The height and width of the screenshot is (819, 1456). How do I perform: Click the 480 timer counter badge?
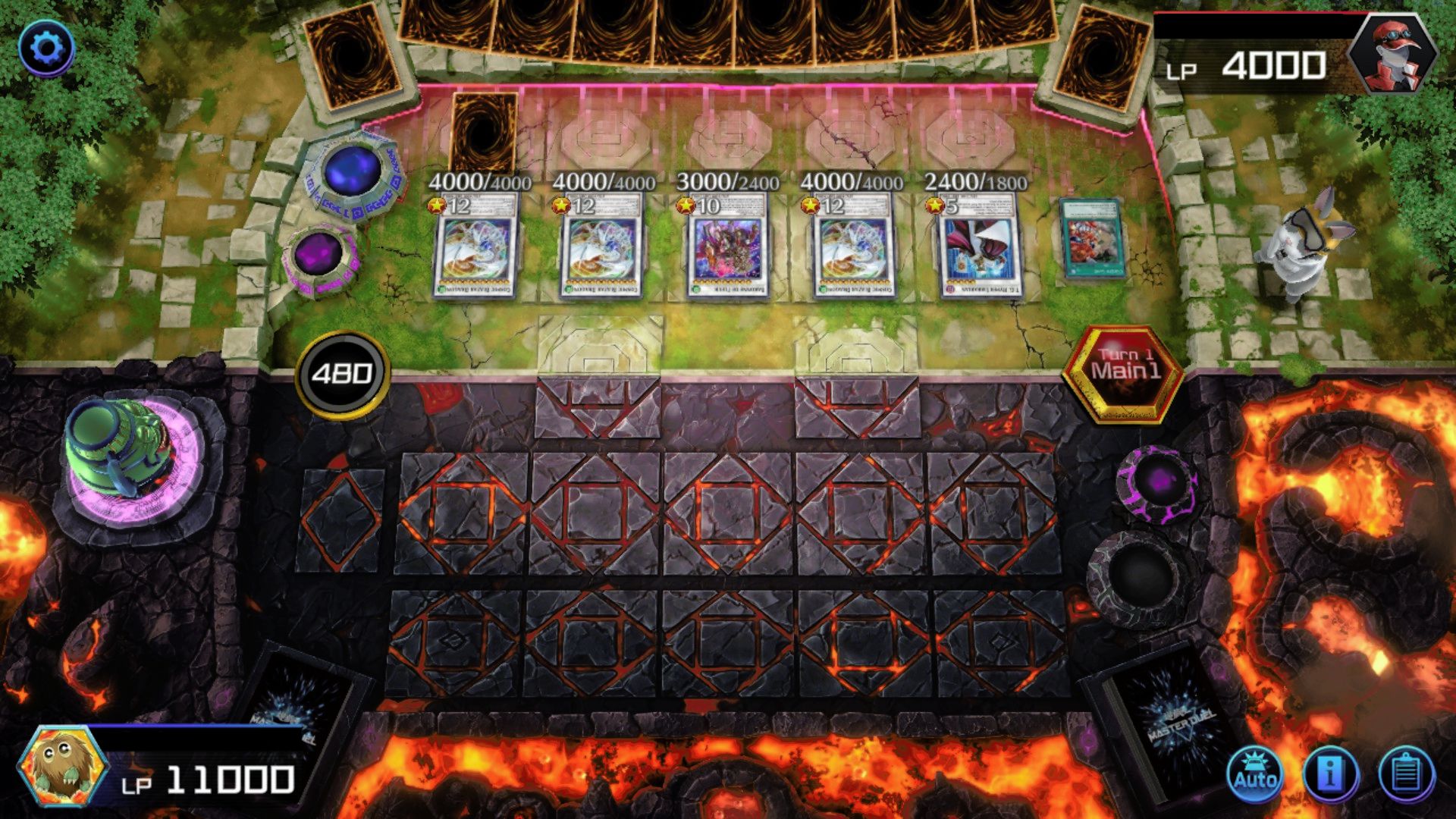point(344,374)
